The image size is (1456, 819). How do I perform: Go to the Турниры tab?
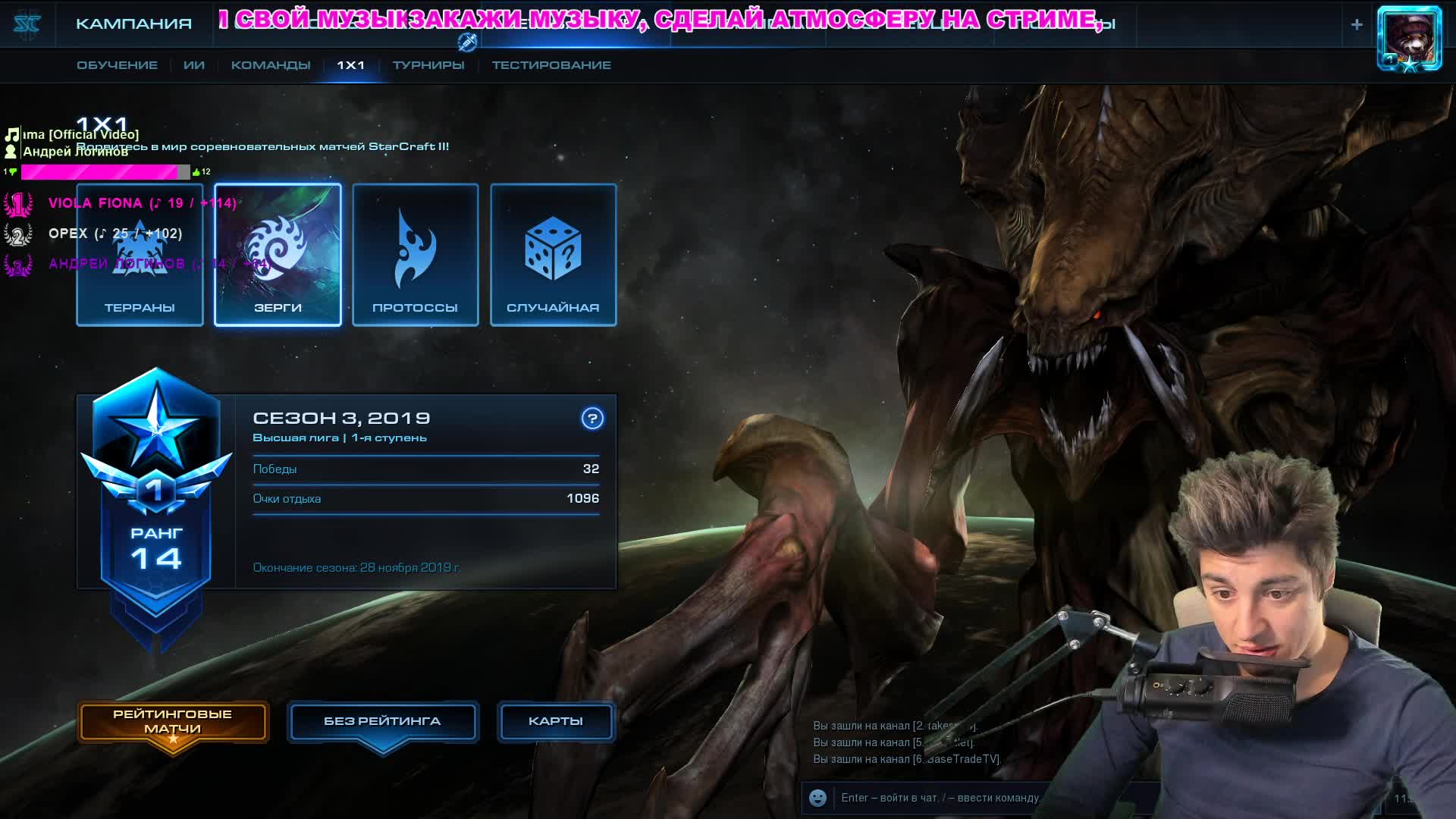[428, 65]
